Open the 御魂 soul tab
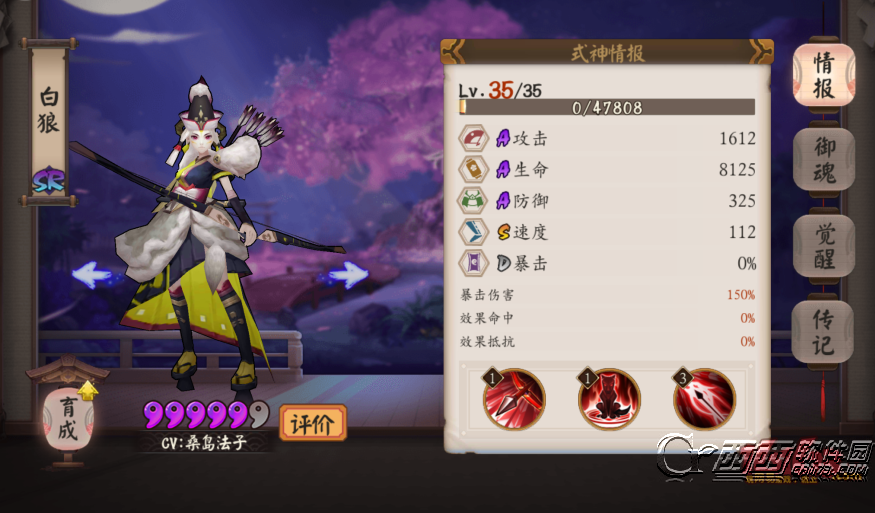 pos(823,160)
